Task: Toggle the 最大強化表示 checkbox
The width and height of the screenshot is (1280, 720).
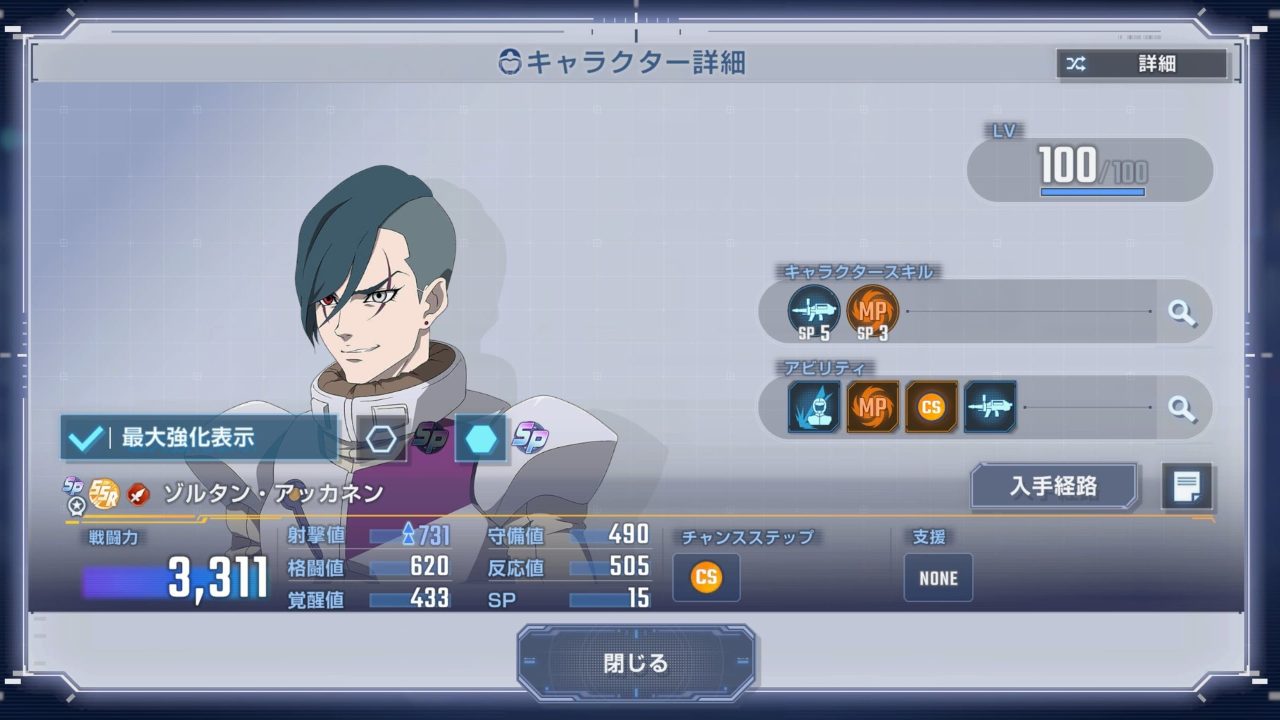Action: pos(88,438)
